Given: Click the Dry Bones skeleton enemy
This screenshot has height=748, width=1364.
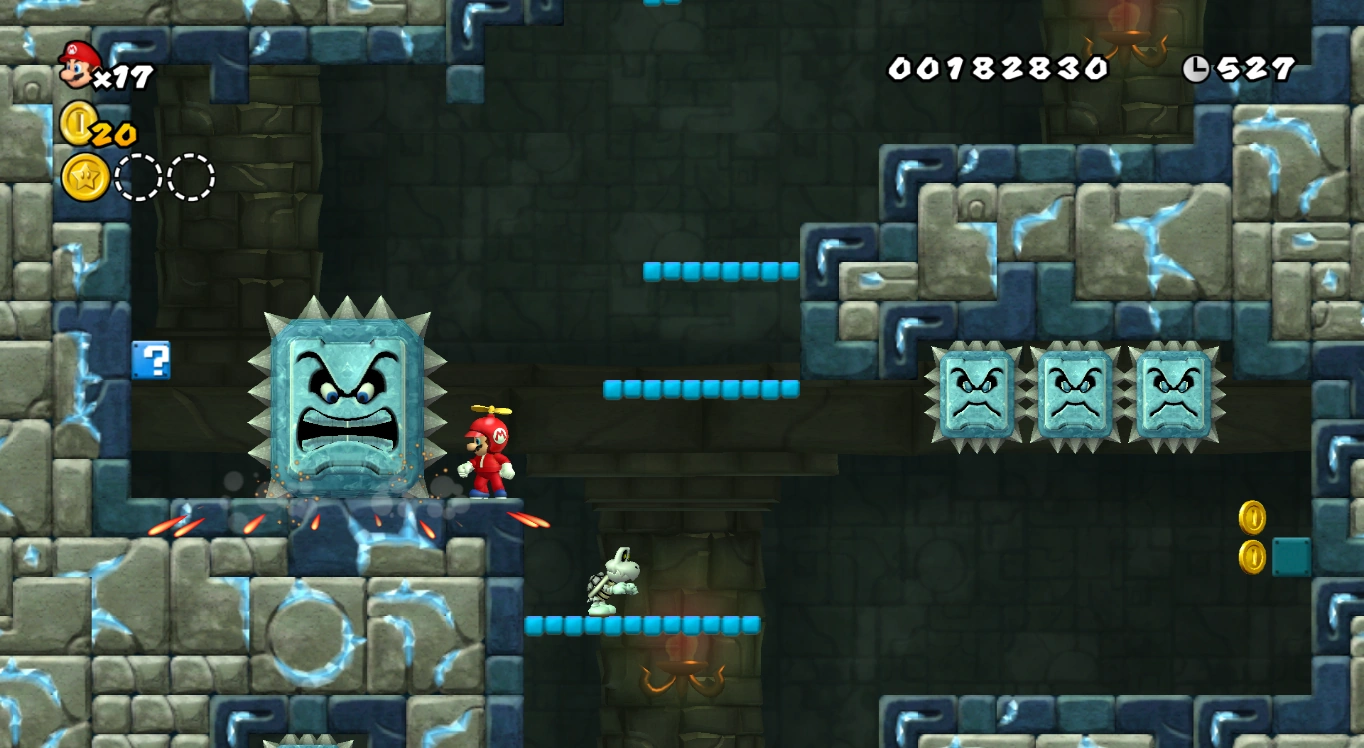Looking at the screenshot, I should tap(610, 580).
